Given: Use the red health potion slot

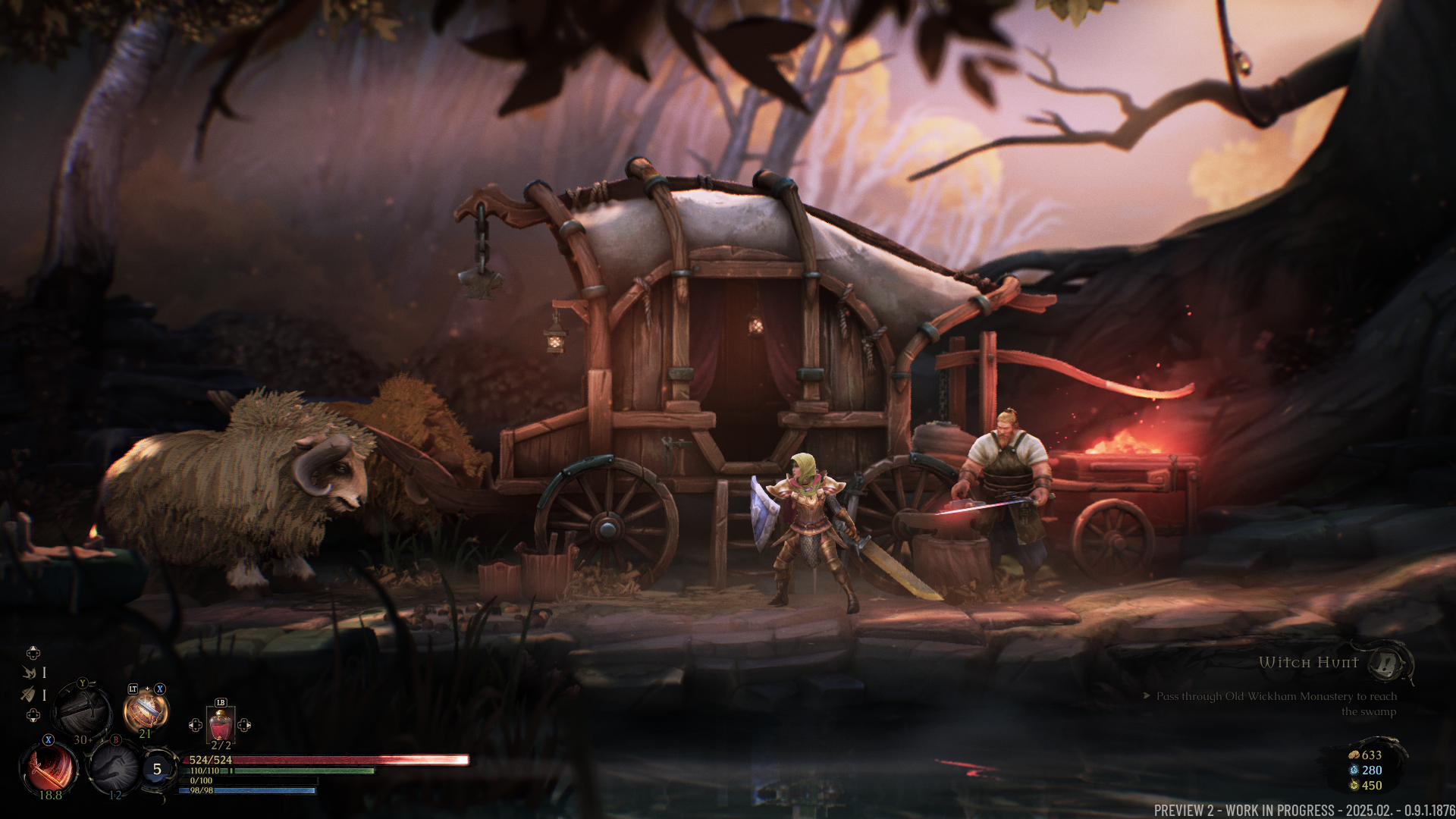Looking at the screenshot, I should (x=220, y=725).
